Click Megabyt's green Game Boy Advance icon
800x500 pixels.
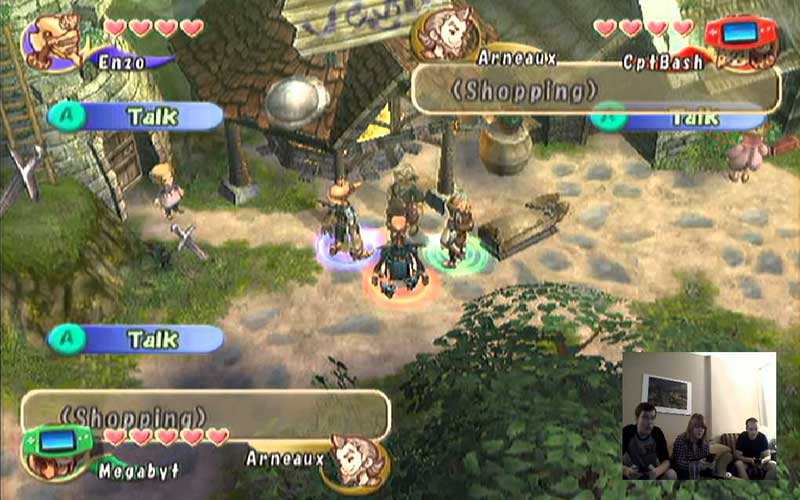coord(60,445)
